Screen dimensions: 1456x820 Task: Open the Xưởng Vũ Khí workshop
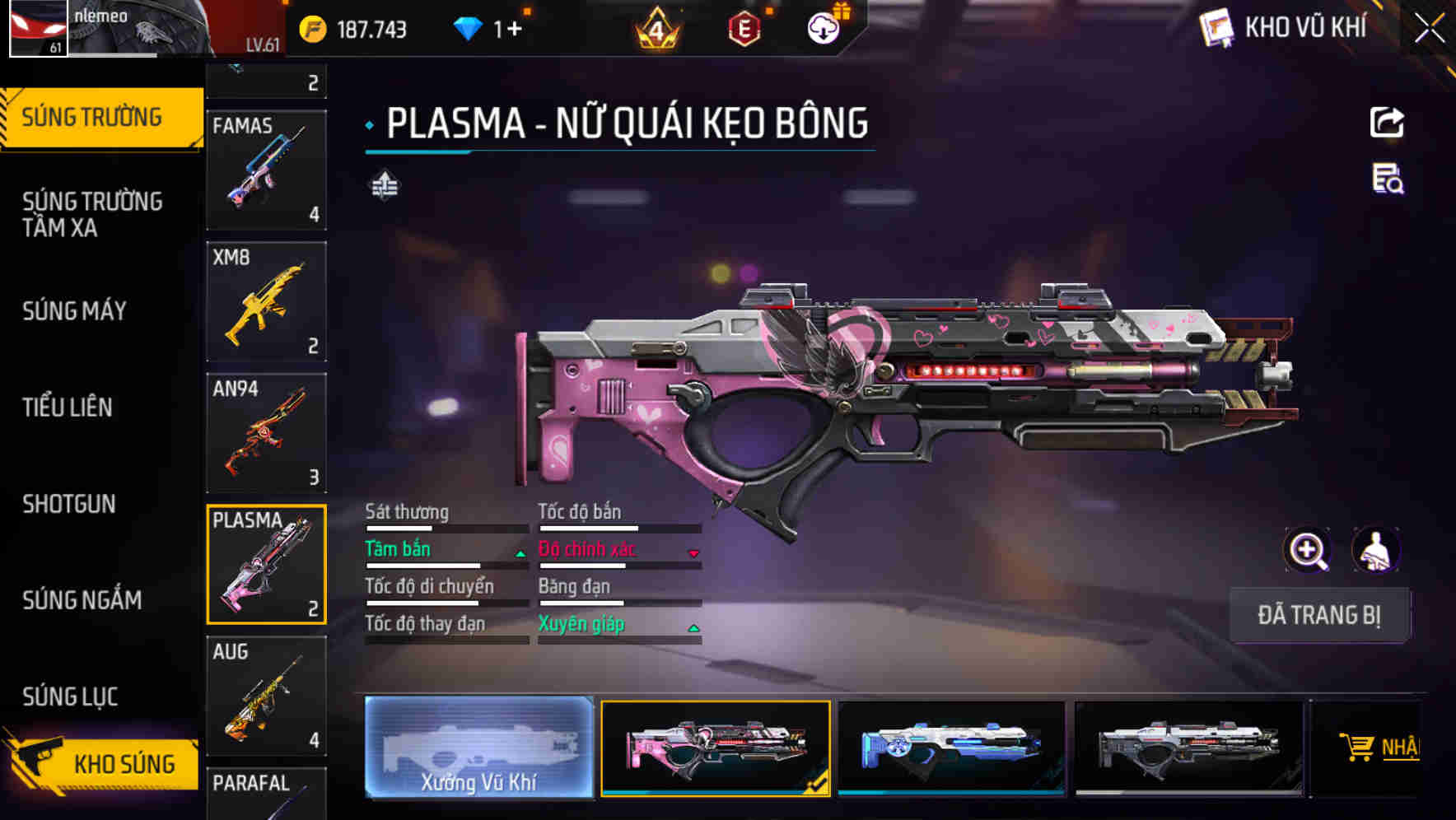tap(478, 748)
